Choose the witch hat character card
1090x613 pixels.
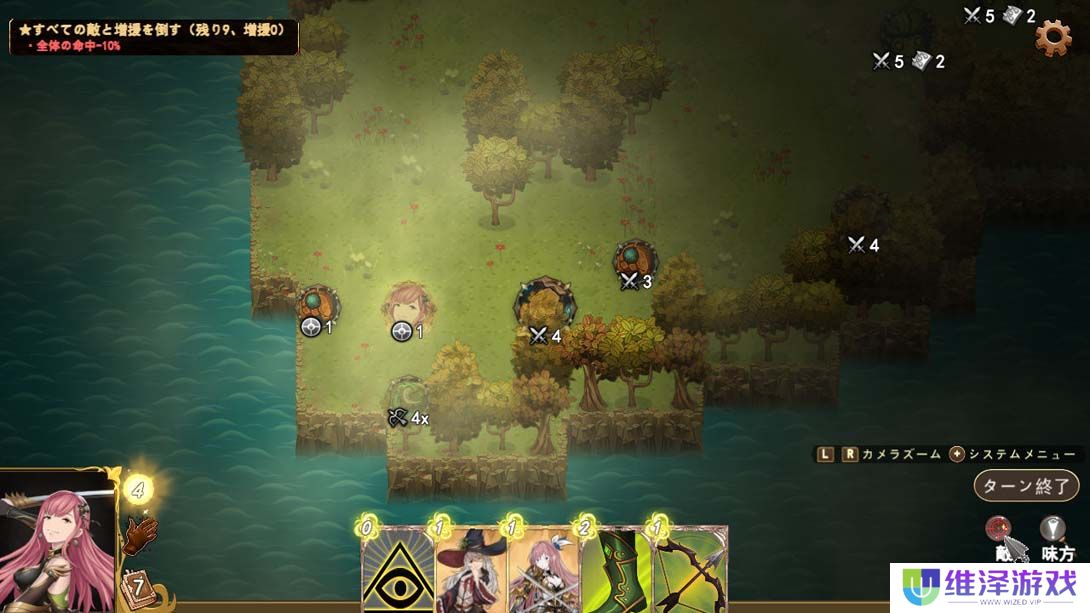pos(471,568)
